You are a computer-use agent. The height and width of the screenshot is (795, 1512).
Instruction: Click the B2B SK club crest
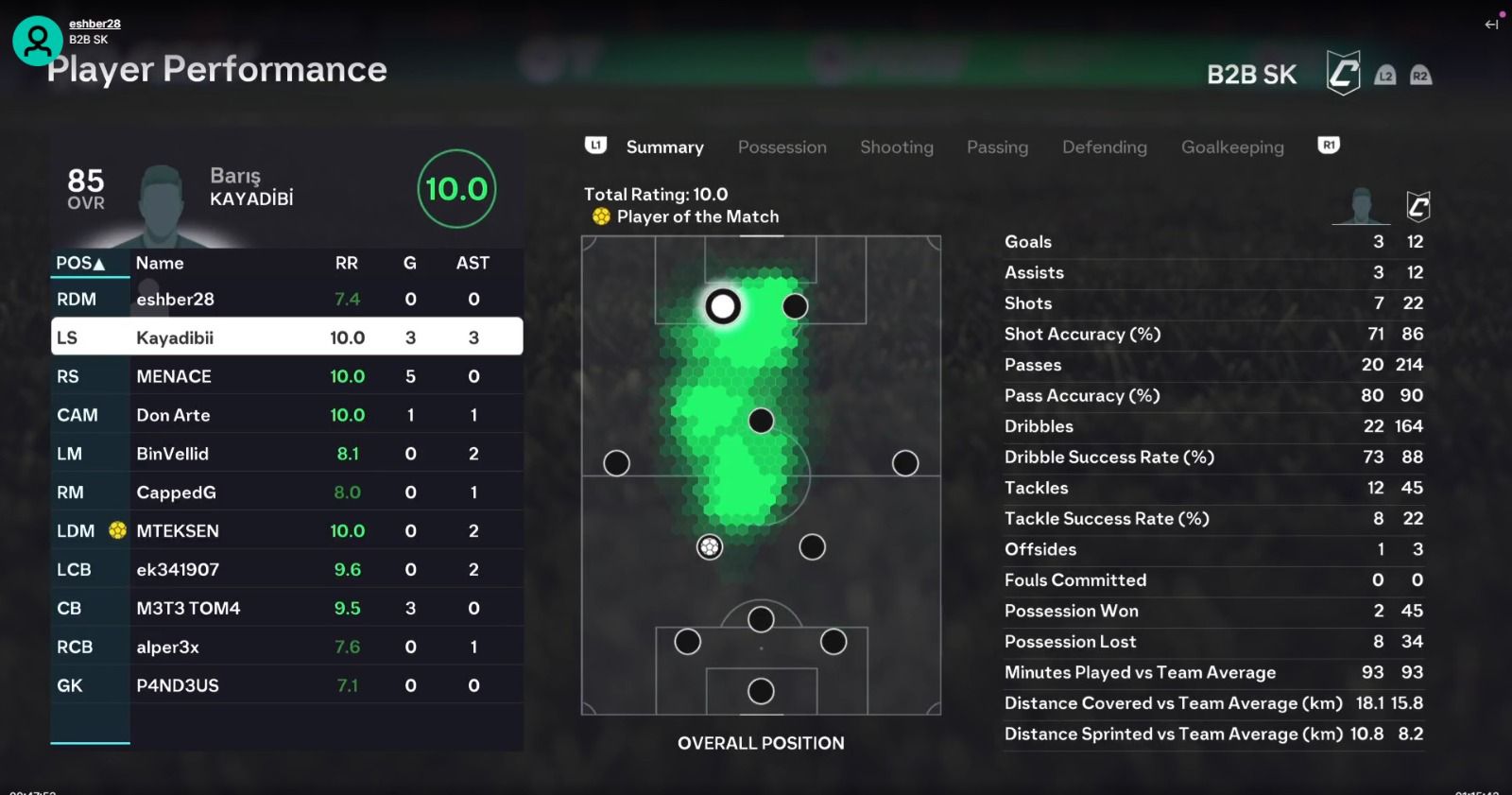pyautogui.click(x=1343, y=74)
